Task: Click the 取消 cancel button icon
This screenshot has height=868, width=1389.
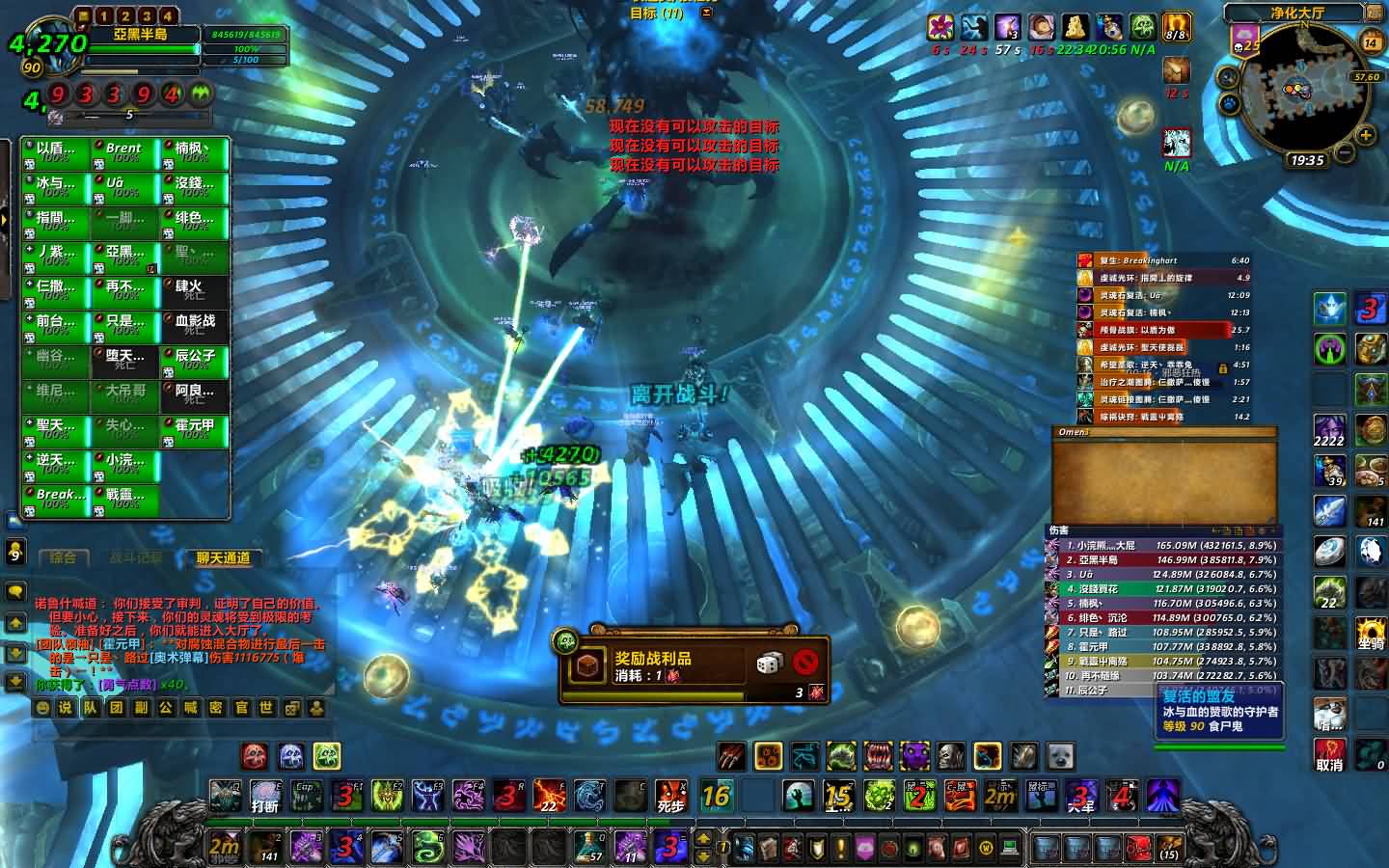Action: [x=1329, y=754]
